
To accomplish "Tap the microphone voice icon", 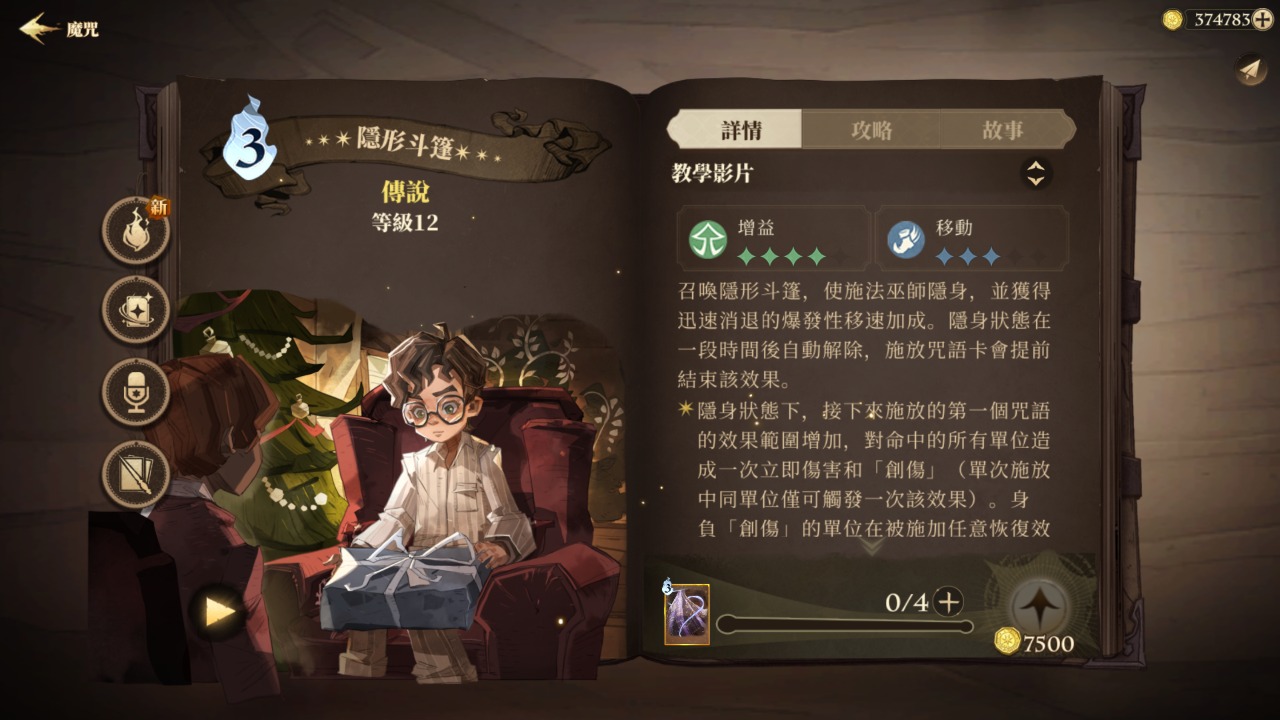I will tap(135, 392).
